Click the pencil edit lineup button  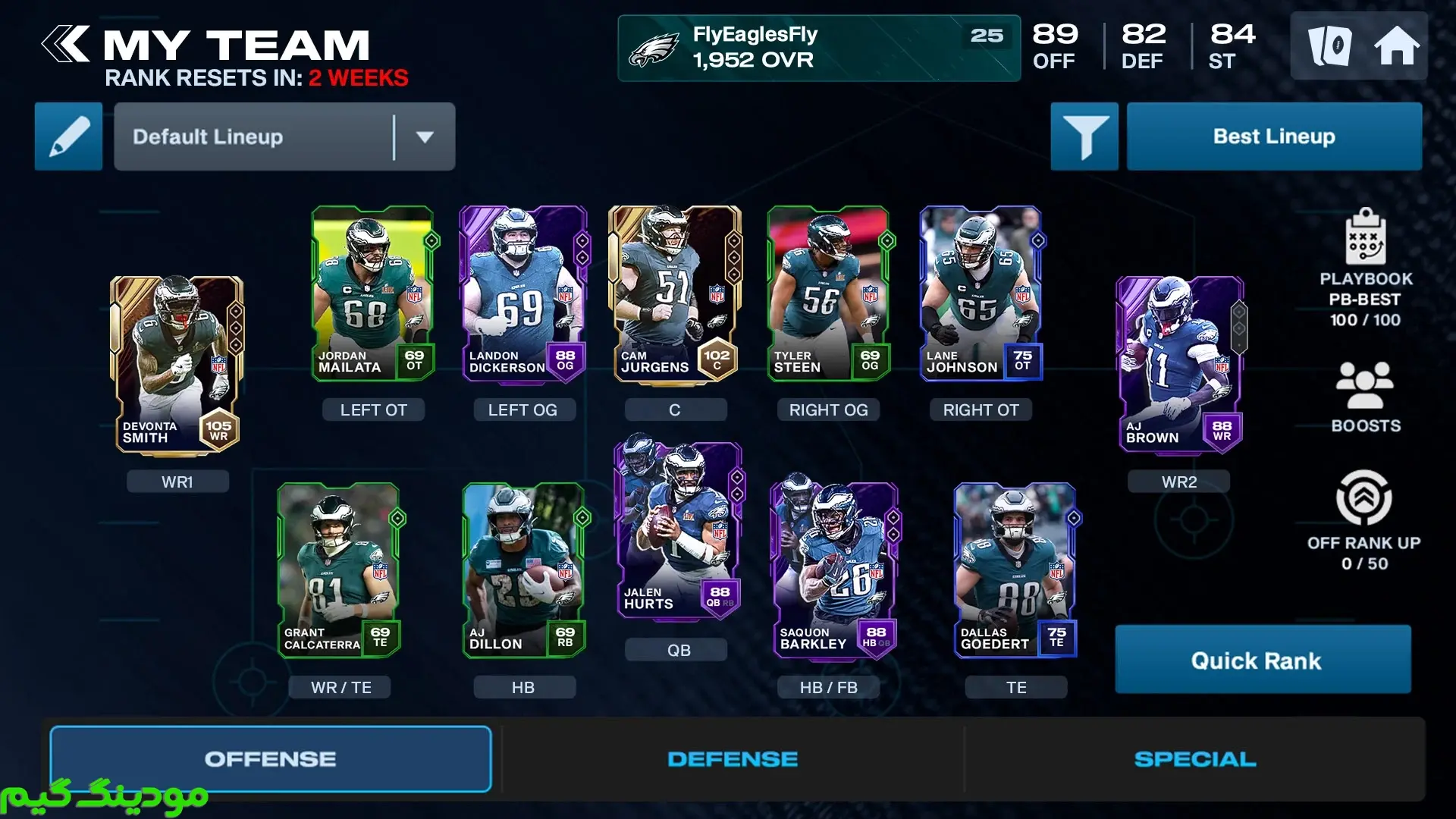[x=68, y=136]
